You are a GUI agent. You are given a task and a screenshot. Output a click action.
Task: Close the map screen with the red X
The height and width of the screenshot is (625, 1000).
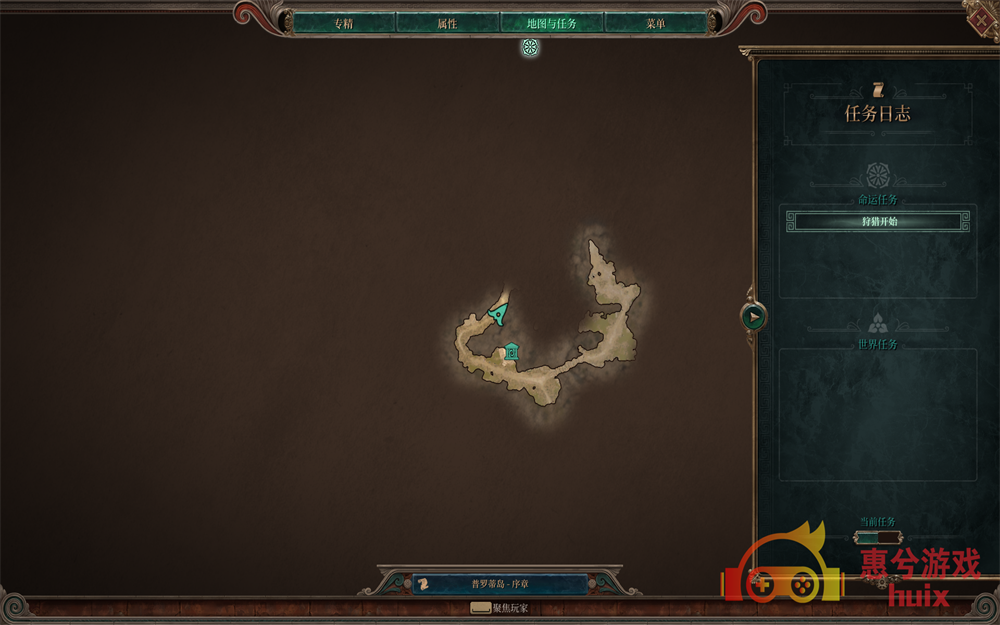tap(982, 17)
